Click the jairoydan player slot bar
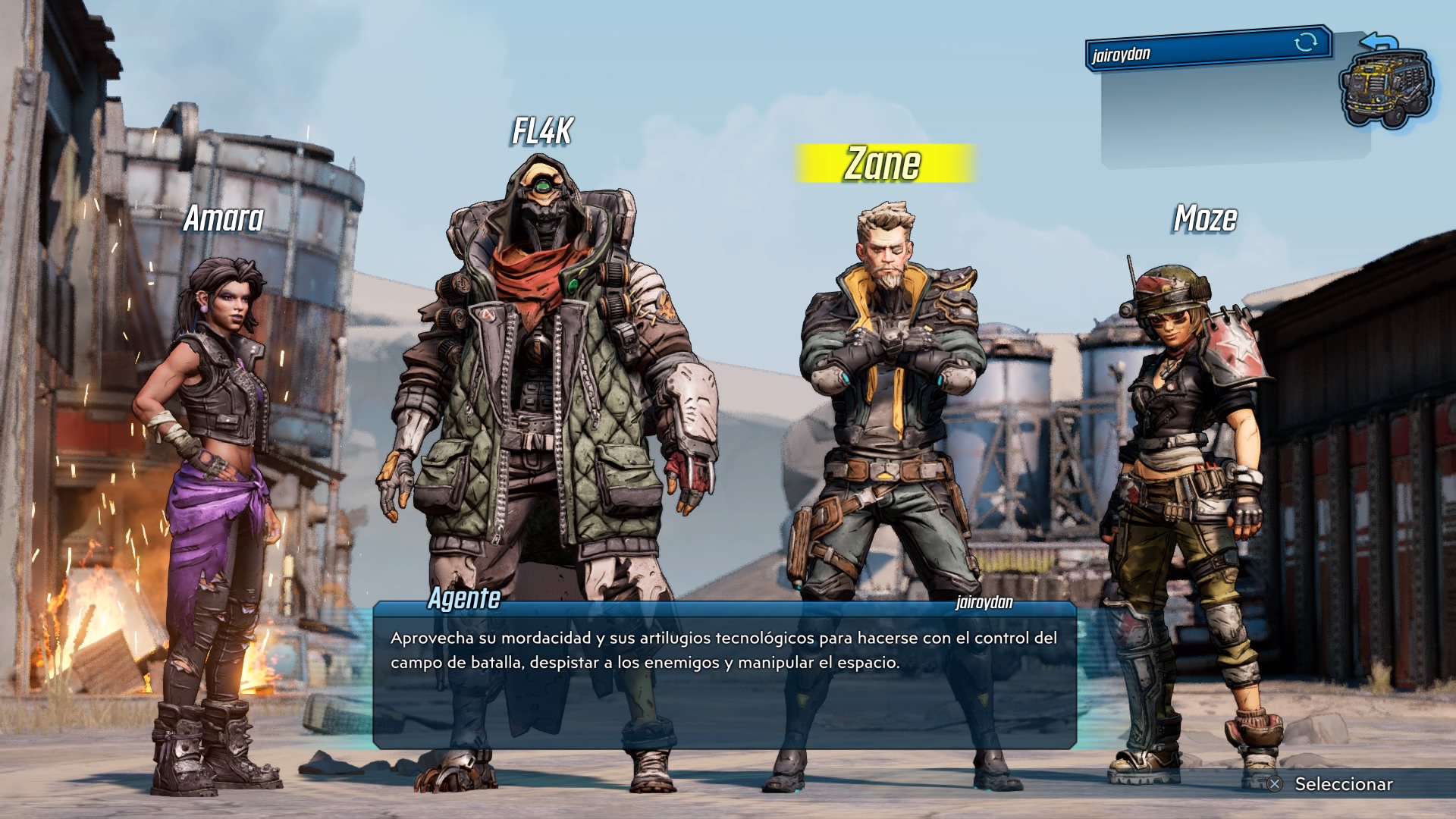This screenshot has width=1456, height=819. [1206, 50]
